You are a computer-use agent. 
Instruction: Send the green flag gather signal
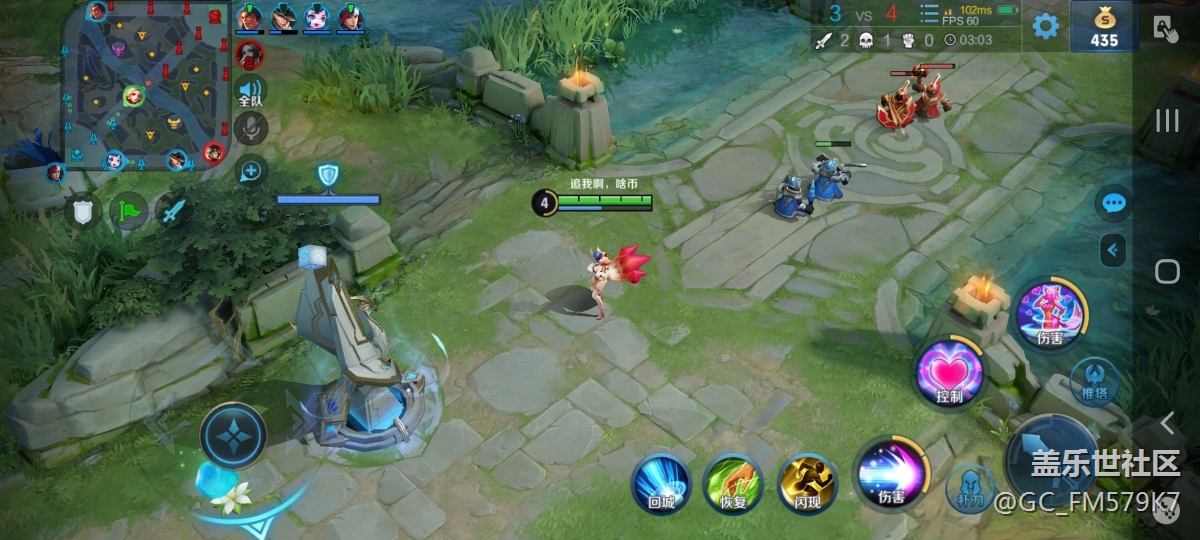click(x=128, y=211)
